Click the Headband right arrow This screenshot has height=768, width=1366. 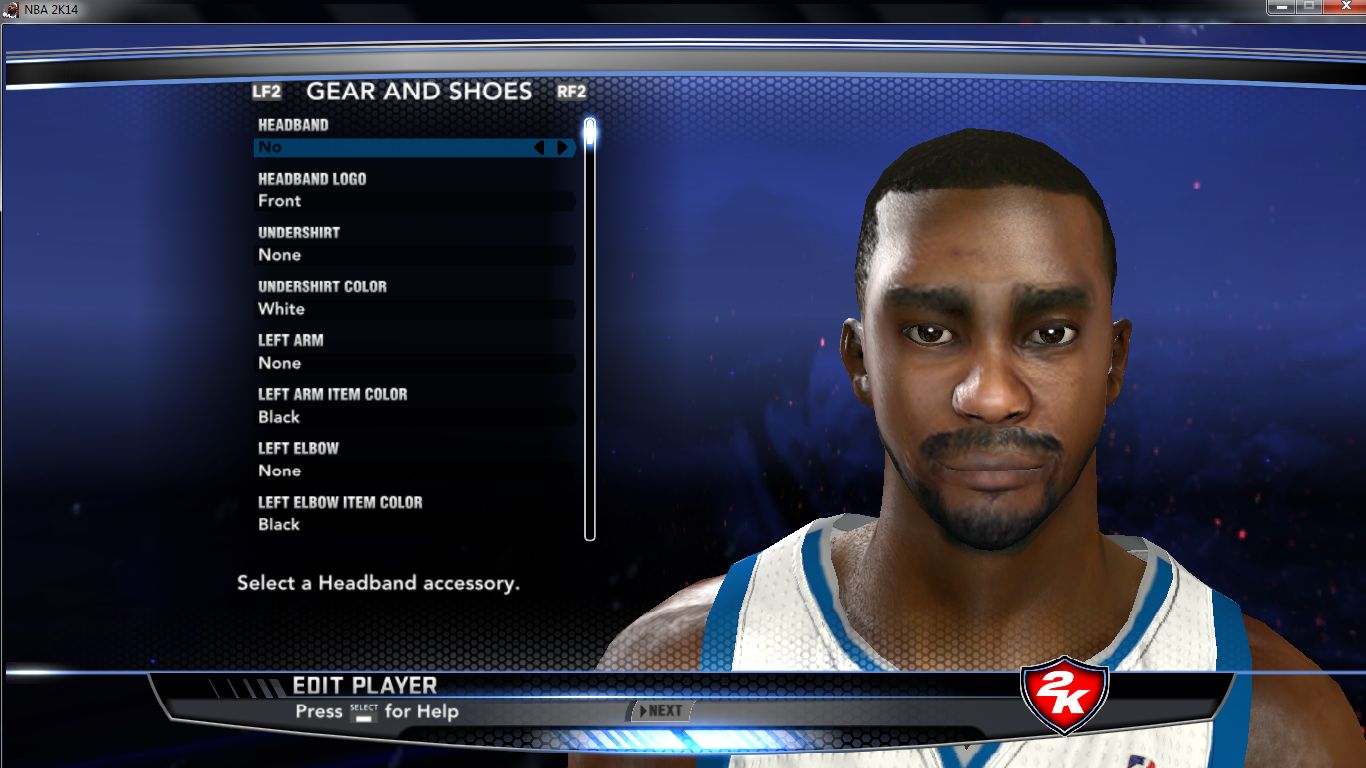(562, 147)
